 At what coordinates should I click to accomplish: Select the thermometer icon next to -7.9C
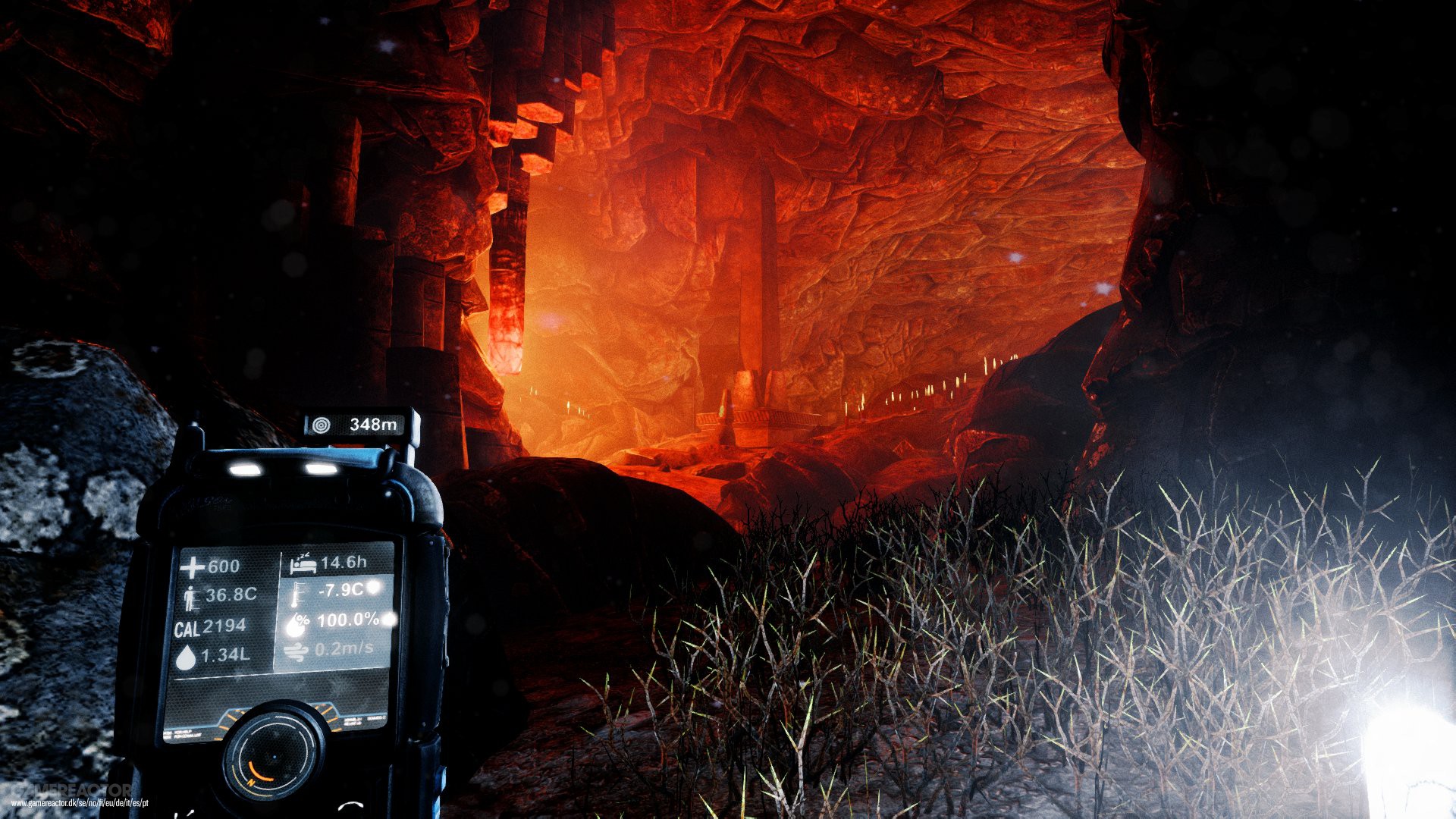[x=297, y=593]
